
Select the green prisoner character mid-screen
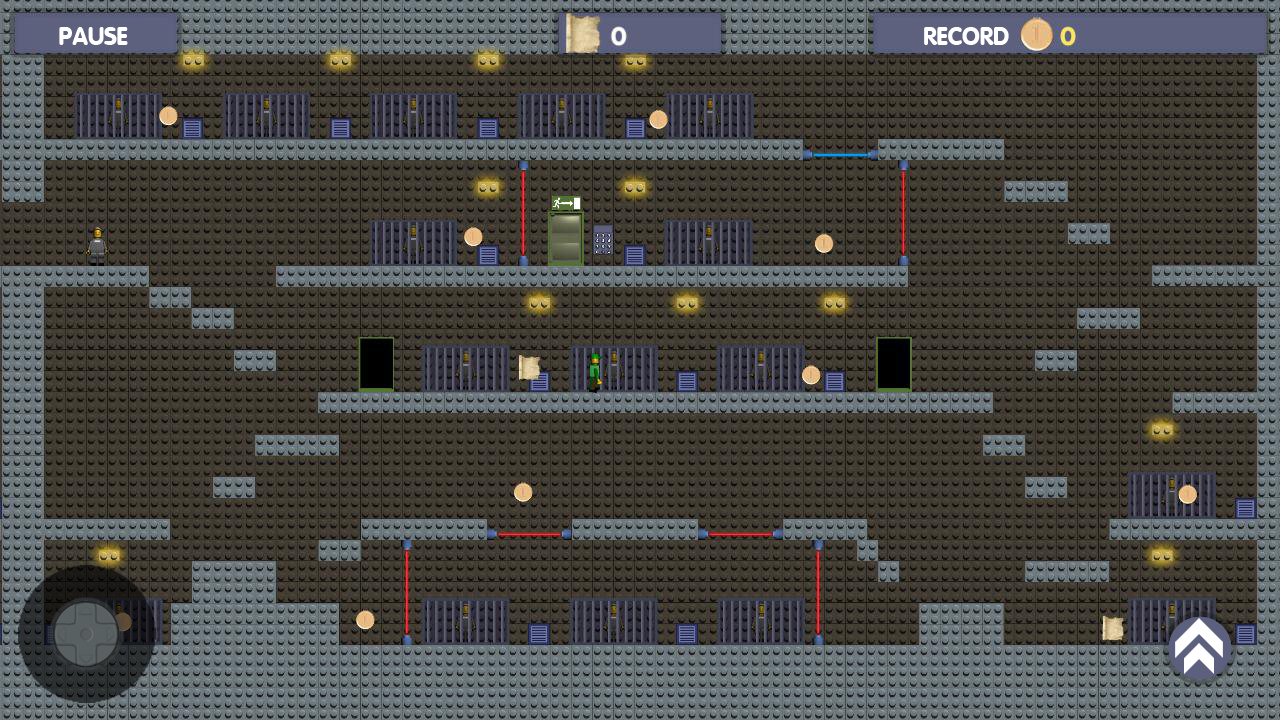(x=595, y=370)
